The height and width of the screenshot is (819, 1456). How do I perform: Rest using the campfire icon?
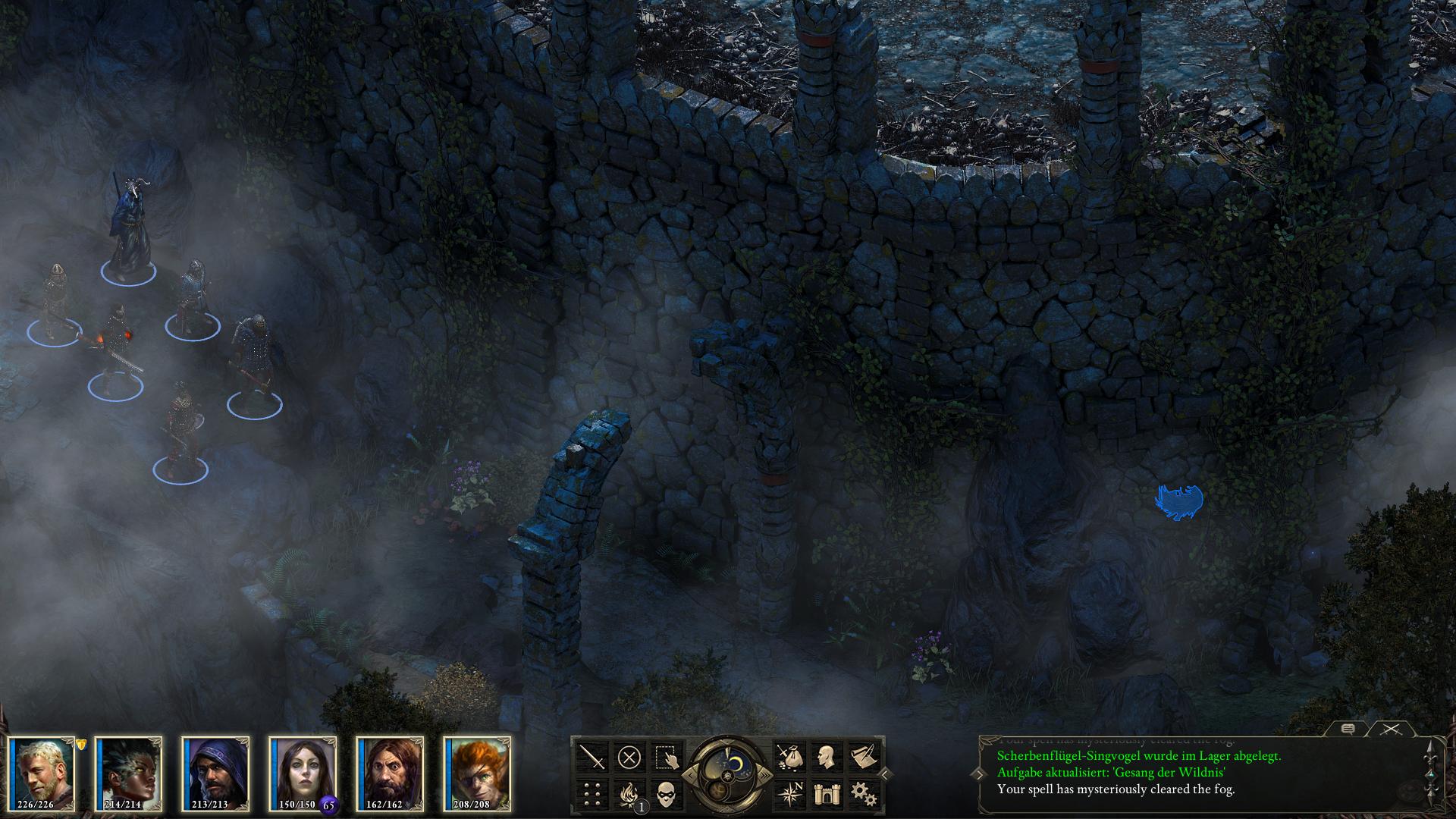coord(629,794)
